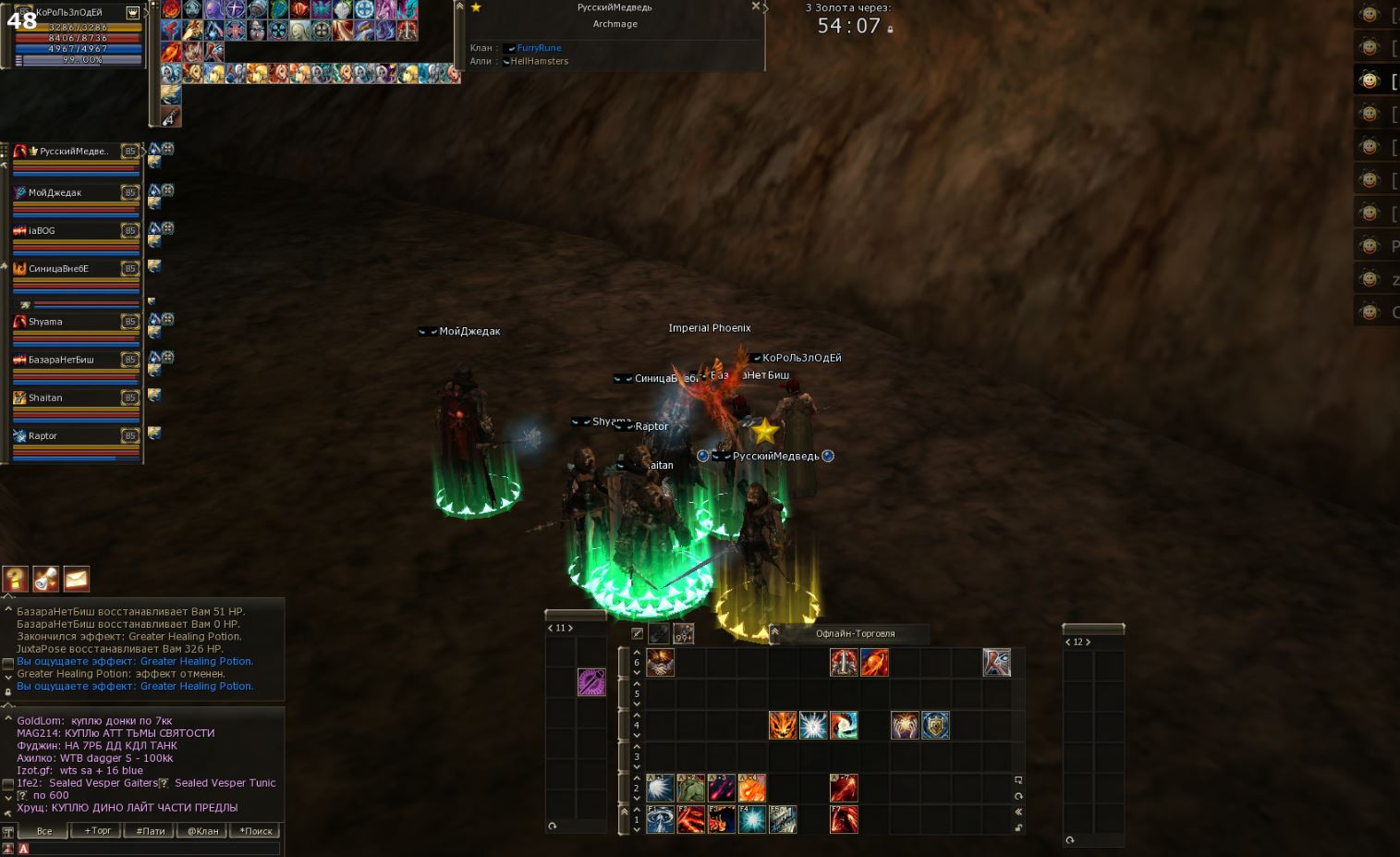Click the Офлайн-Торговля button

coord(855,633)
